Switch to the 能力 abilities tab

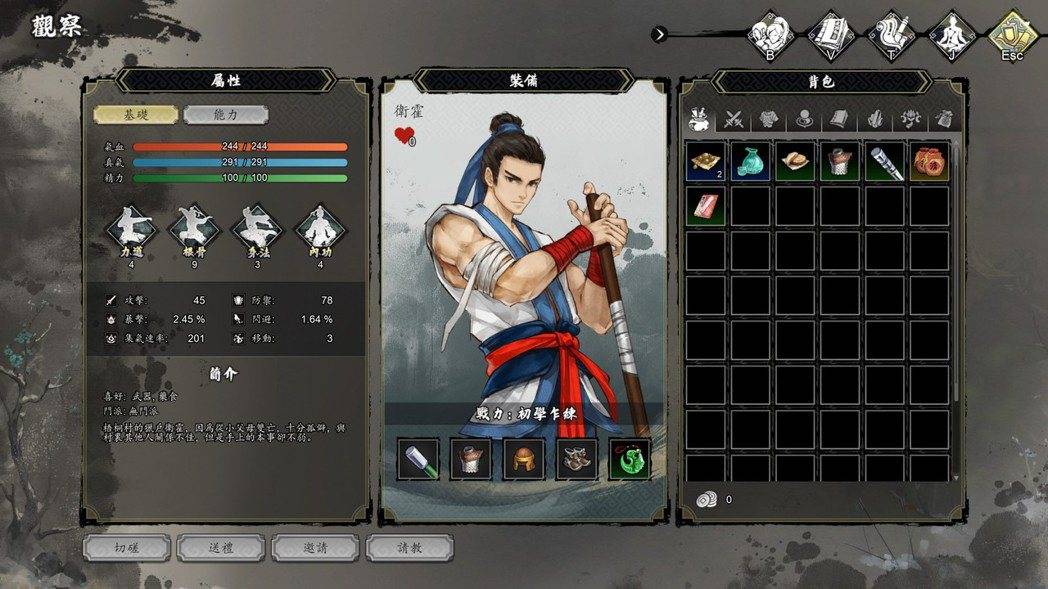[x=226, y=115]
